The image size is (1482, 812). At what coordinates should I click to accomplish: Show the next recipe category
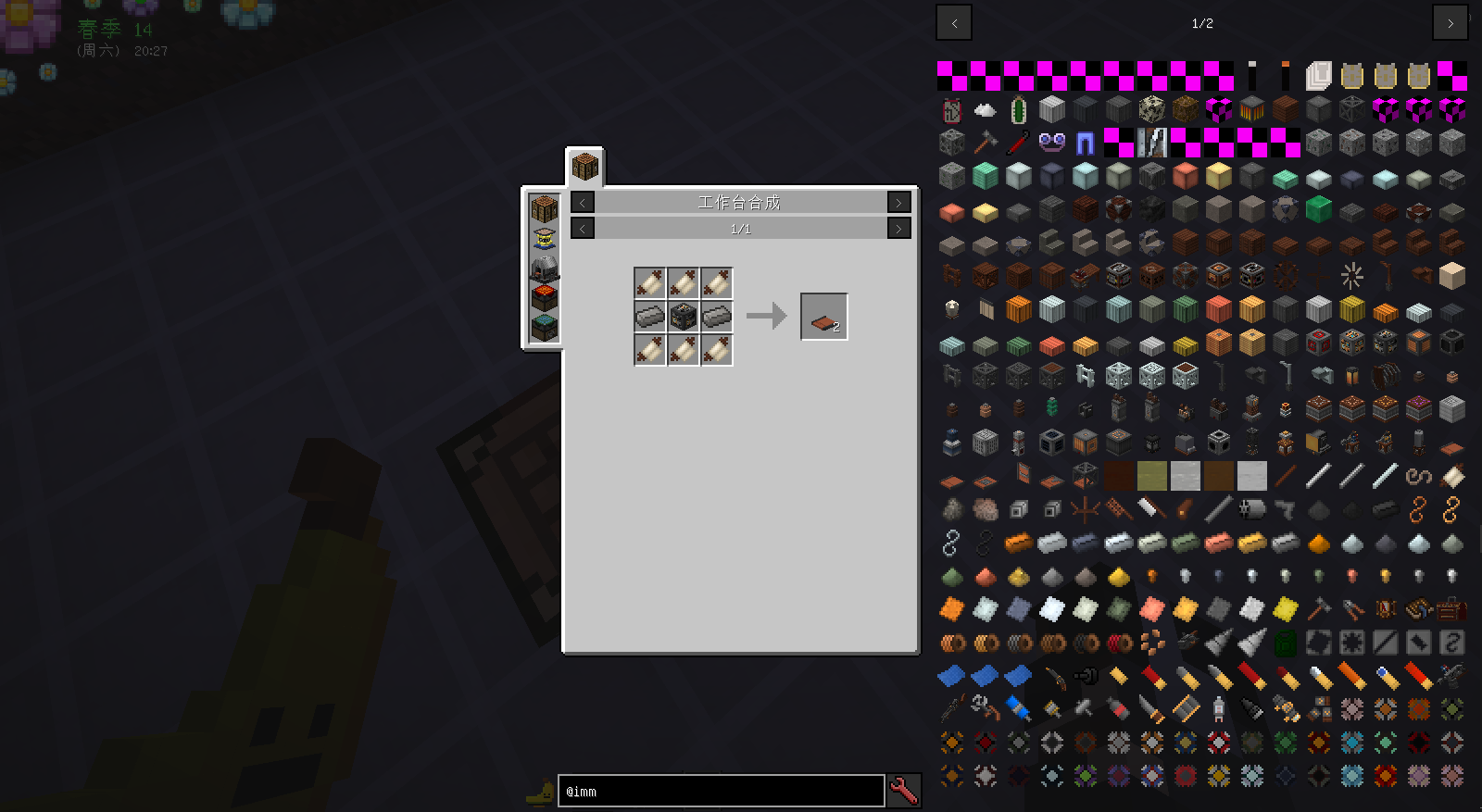point(898,203)
